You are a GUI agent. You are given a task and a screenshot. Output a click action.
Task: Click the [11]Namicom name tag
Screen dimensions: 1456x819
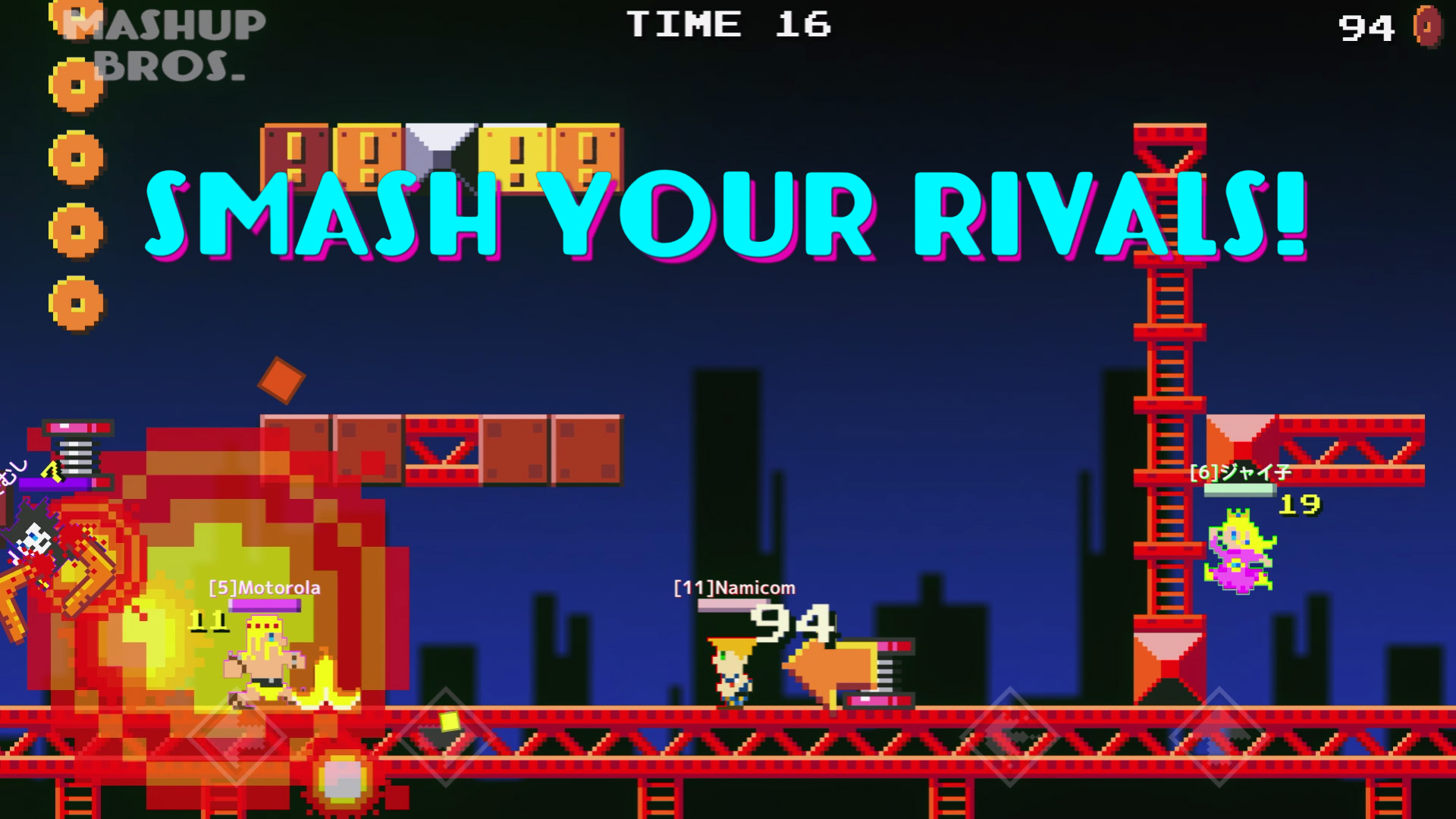[x=734, y=587]
